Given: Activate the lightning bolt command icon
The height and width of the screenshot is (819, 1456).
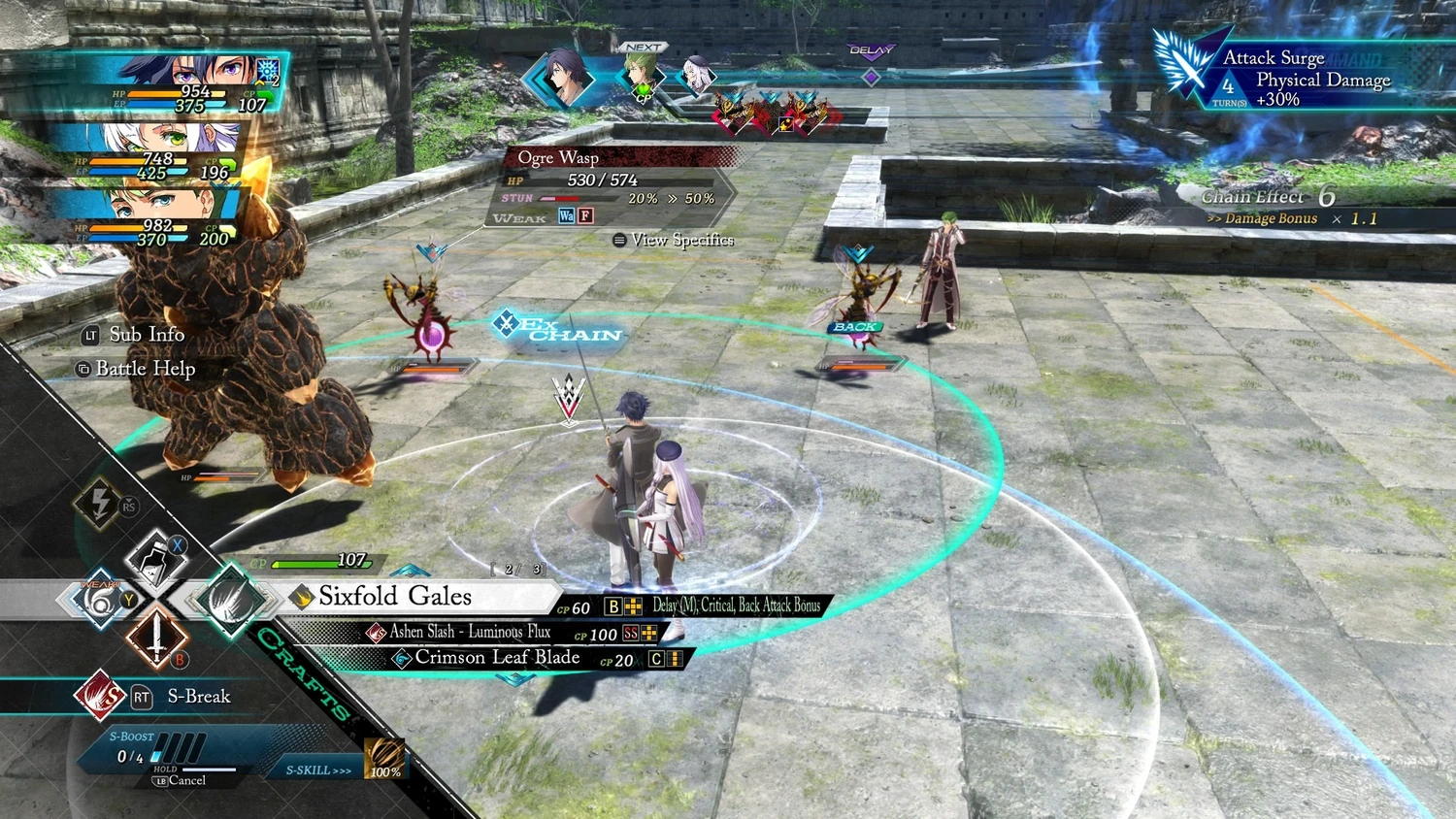Looking at the screenshot, I should (99, 503).
